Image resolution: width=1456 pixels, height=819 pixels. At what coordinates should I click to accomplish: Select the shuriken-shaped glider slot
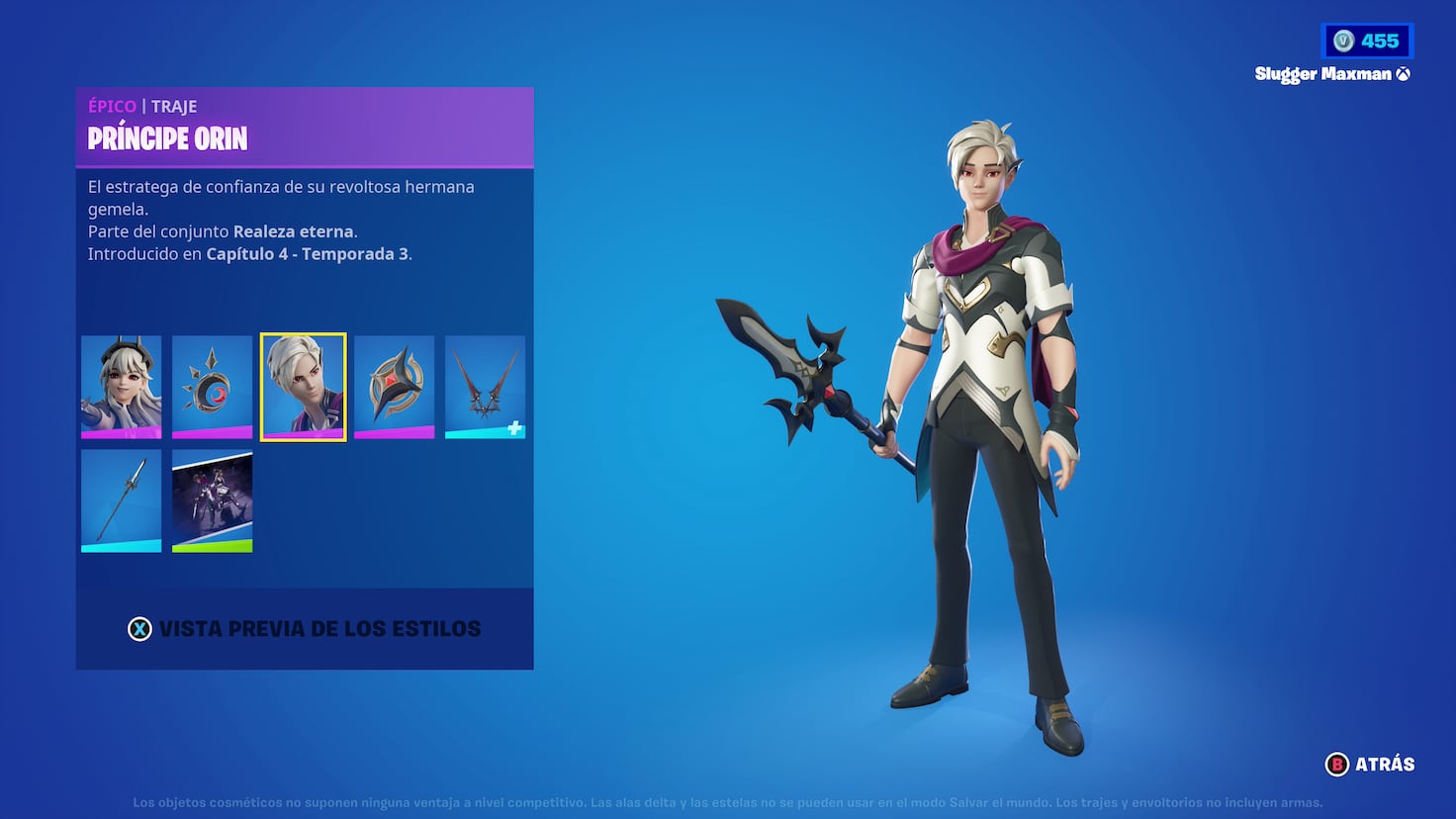coord(394,386)
